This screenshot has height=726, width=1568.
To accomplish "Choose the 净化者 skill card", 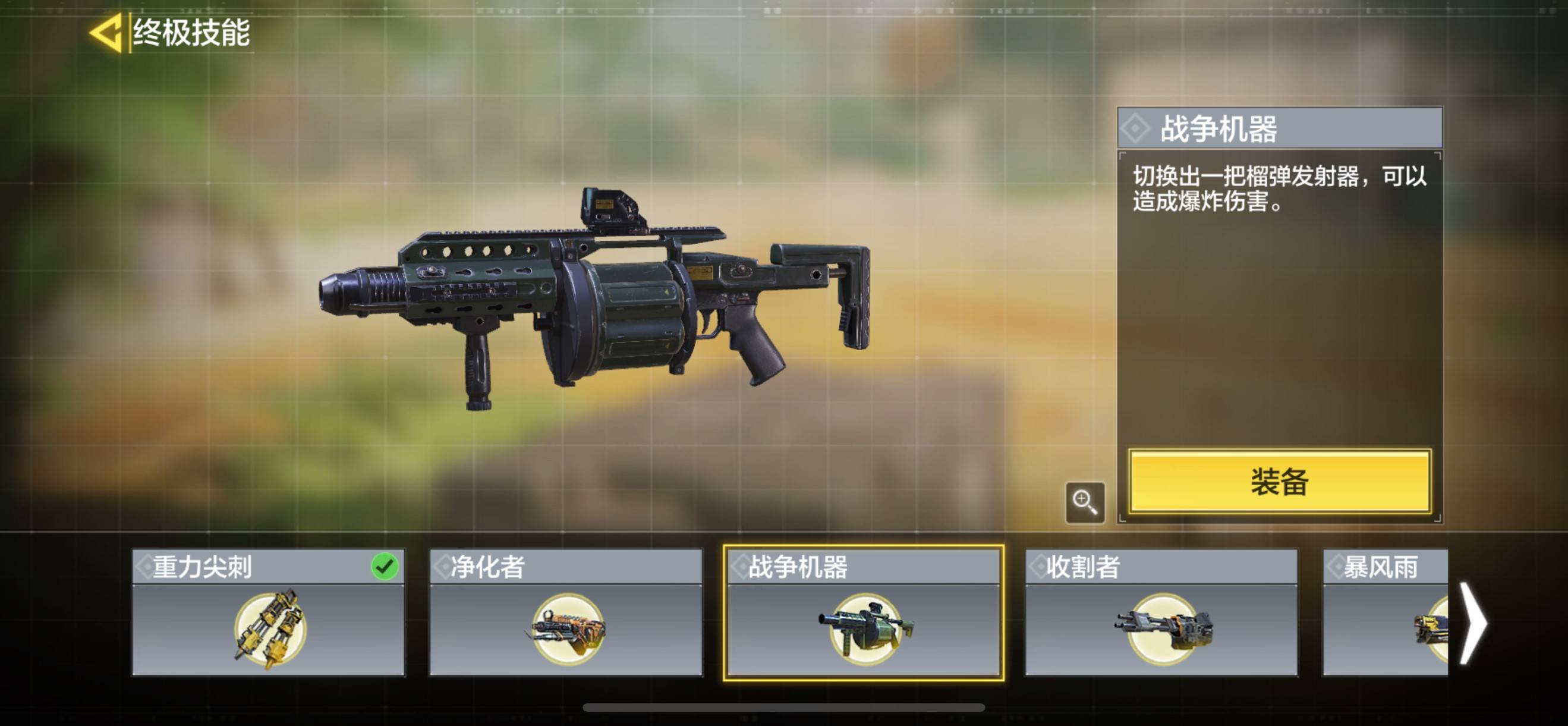I will (x=566, y=612).
